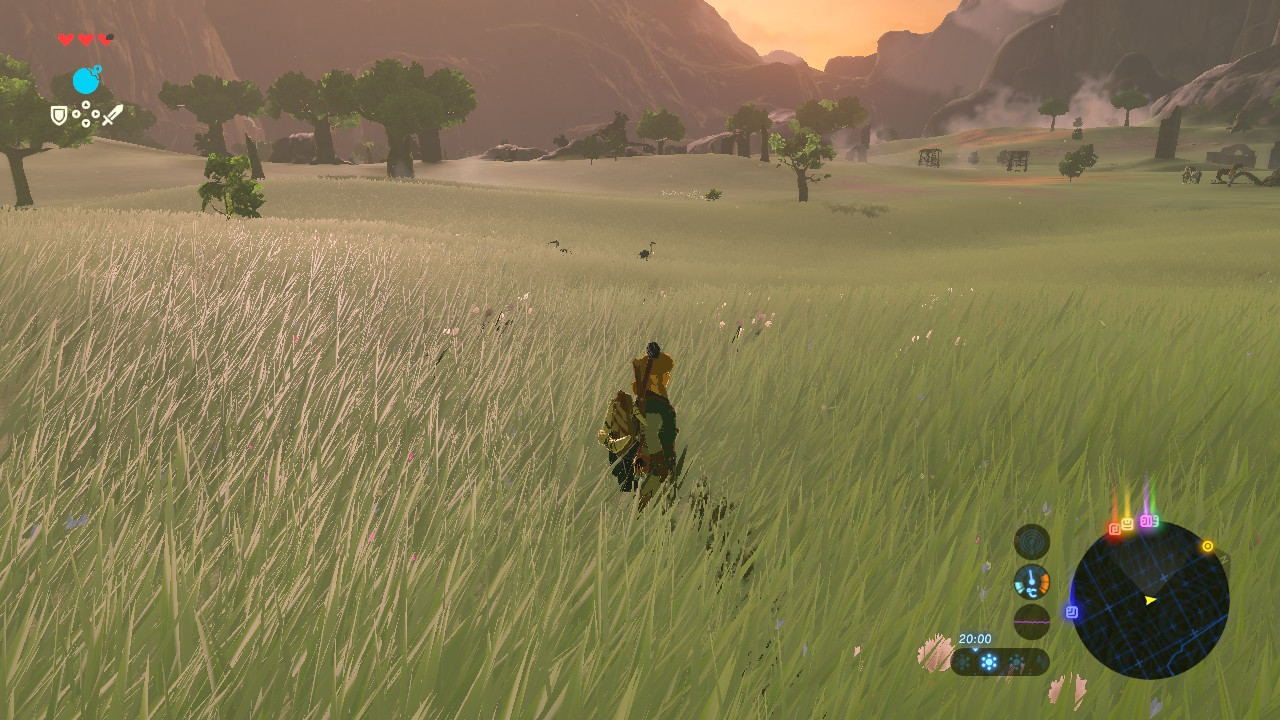
Task: Activate the Sheikah Sensor signal icon
Action: 1032,542
